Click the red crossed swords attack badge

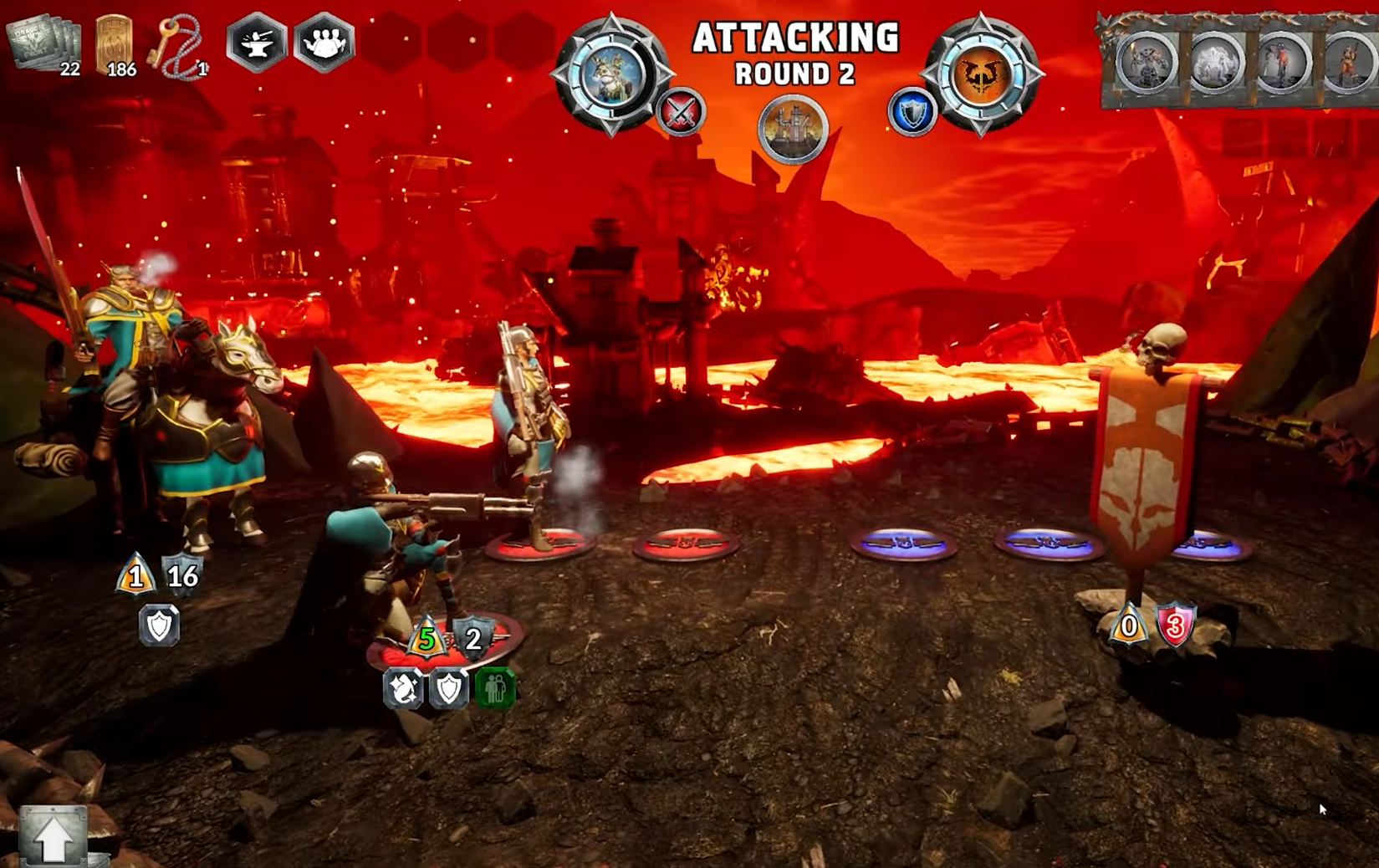click(681, 112)
